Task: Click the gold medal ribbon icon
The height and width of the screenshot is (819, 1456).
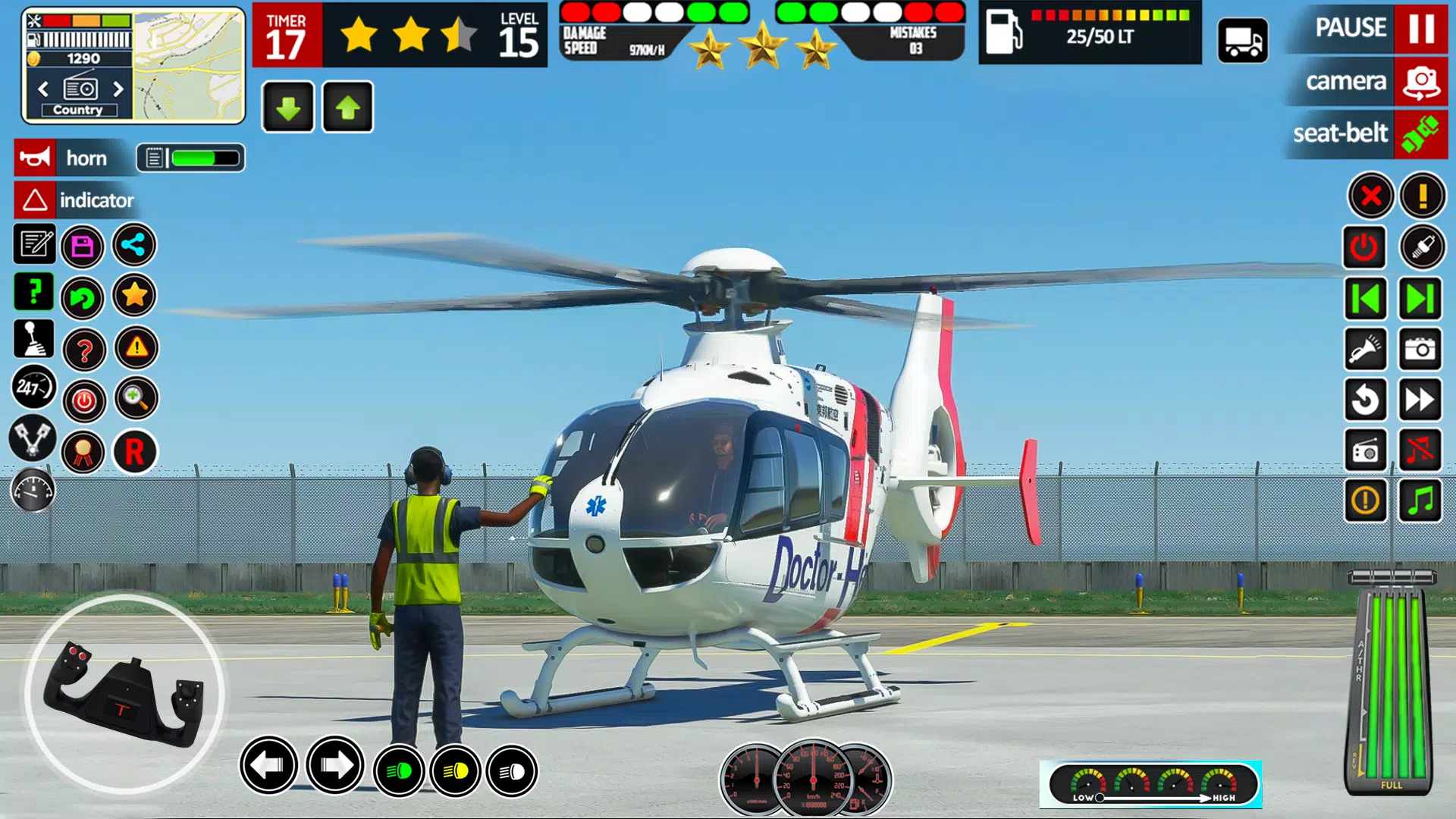Action: click(83, 451)
